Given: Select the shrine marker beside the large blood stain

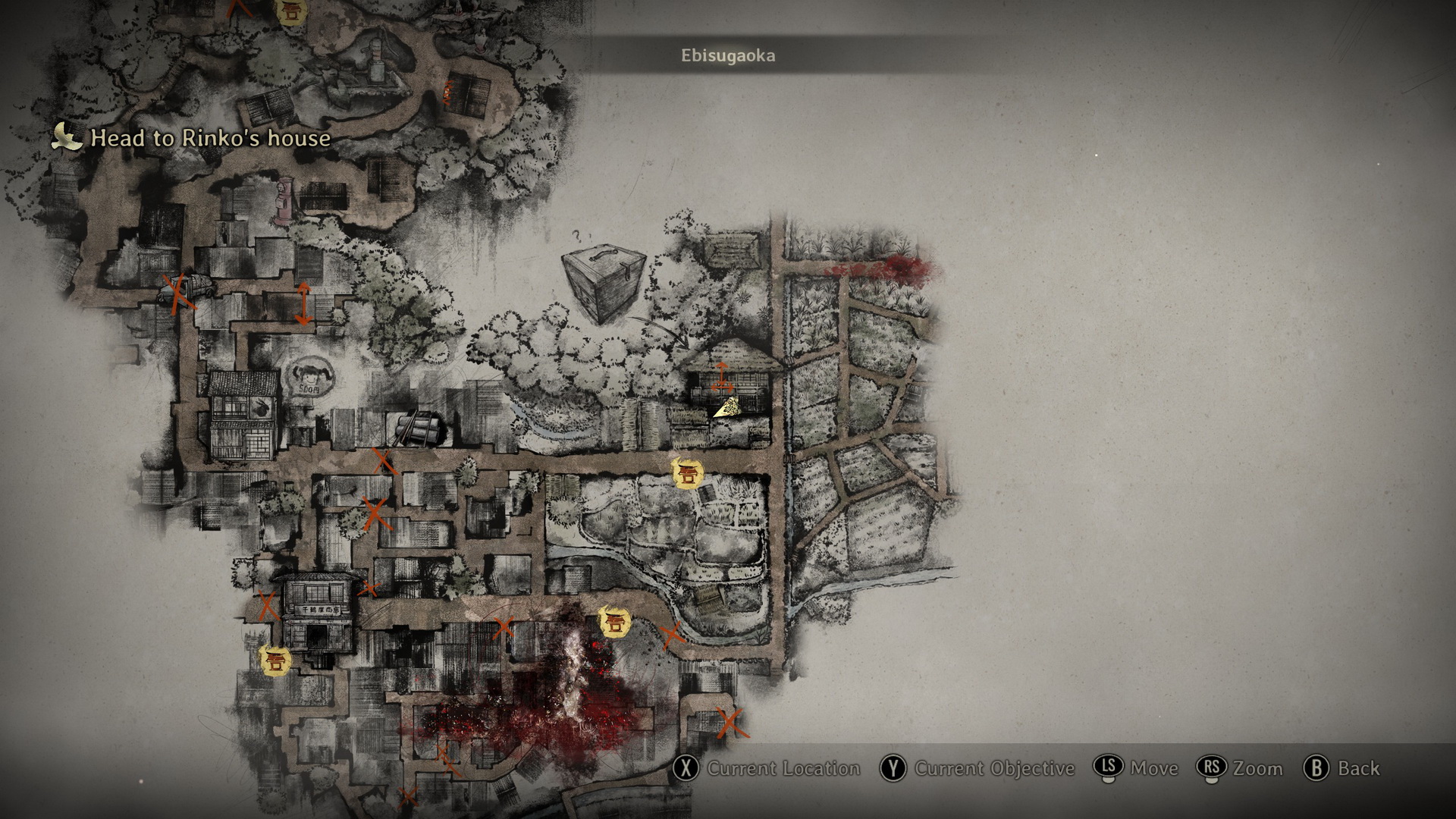Looking at the screenshot, I should pos(613,623).
